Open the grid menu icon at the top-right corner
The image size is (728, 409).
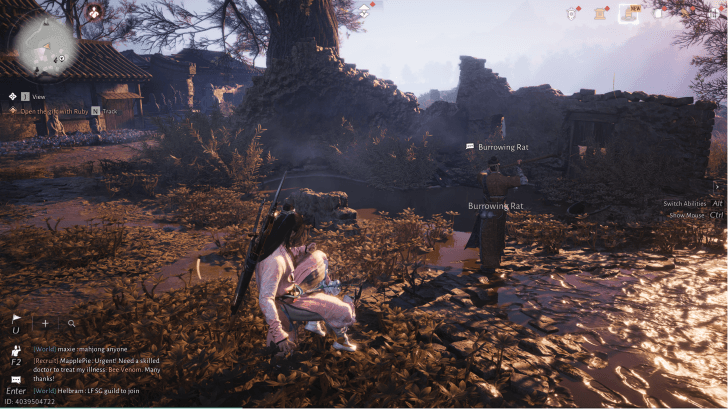[718, 13]
